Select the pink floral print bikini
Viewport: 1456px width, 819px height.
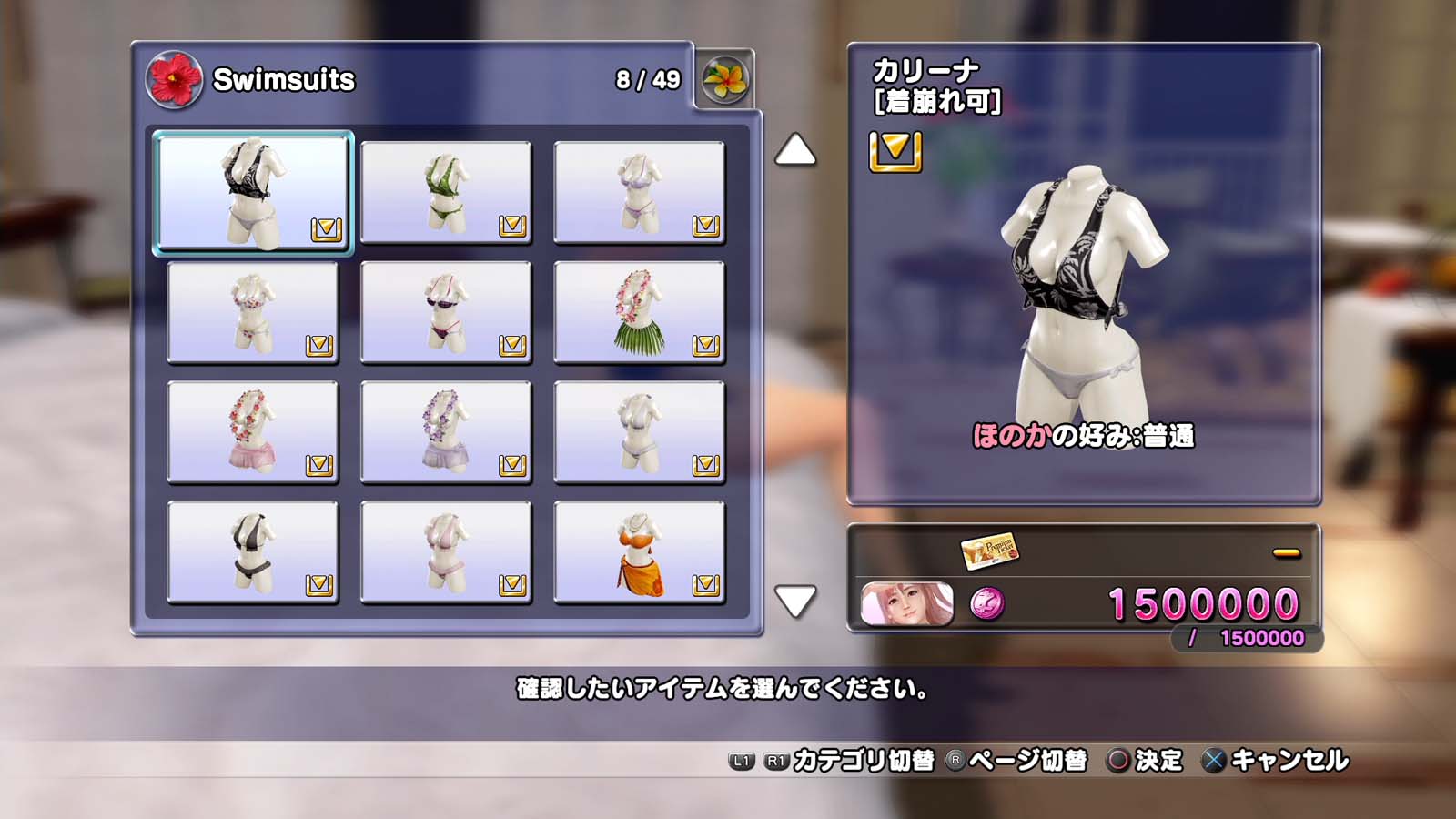253,312
